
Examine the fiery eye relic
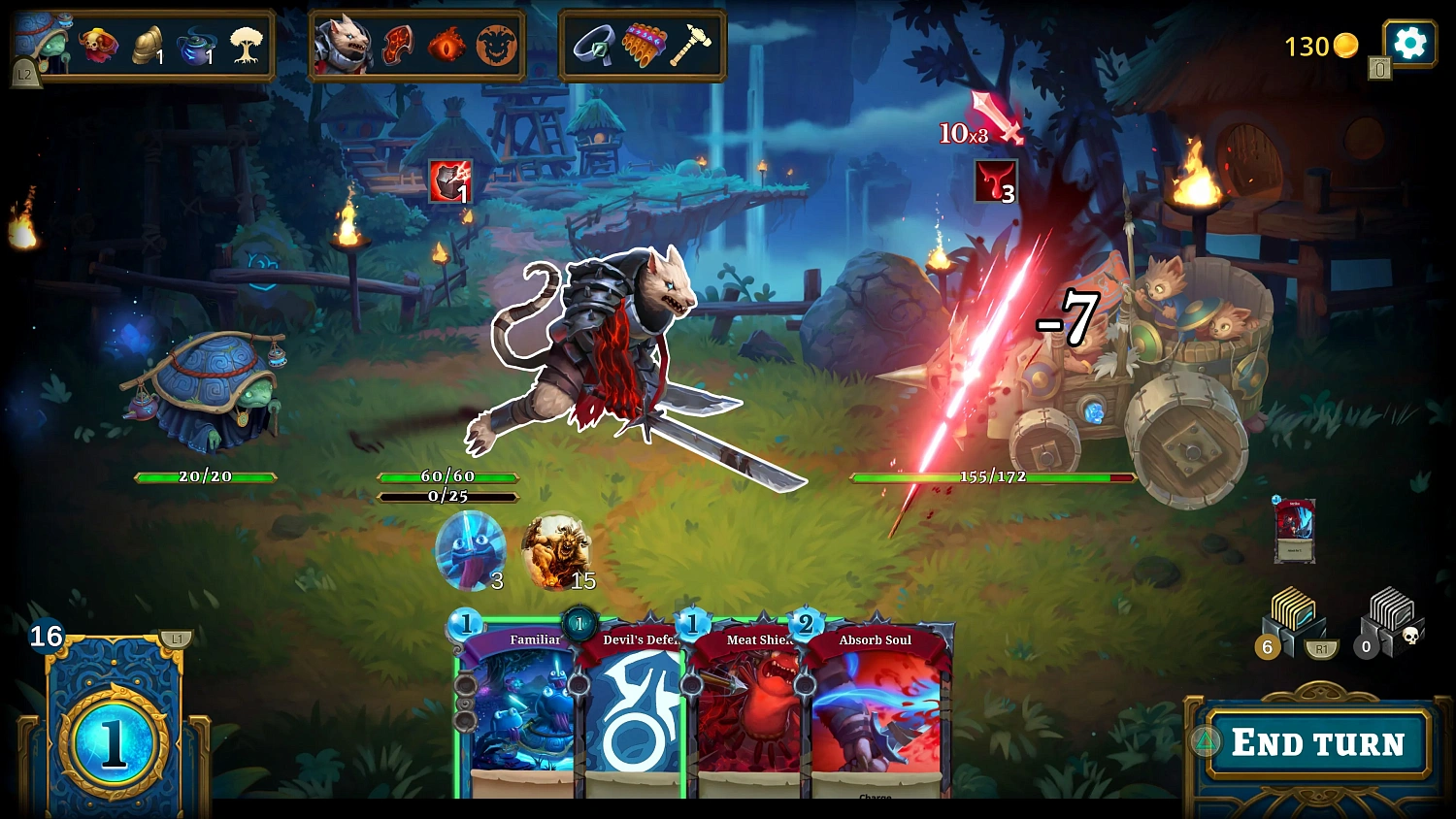(447, 45)
